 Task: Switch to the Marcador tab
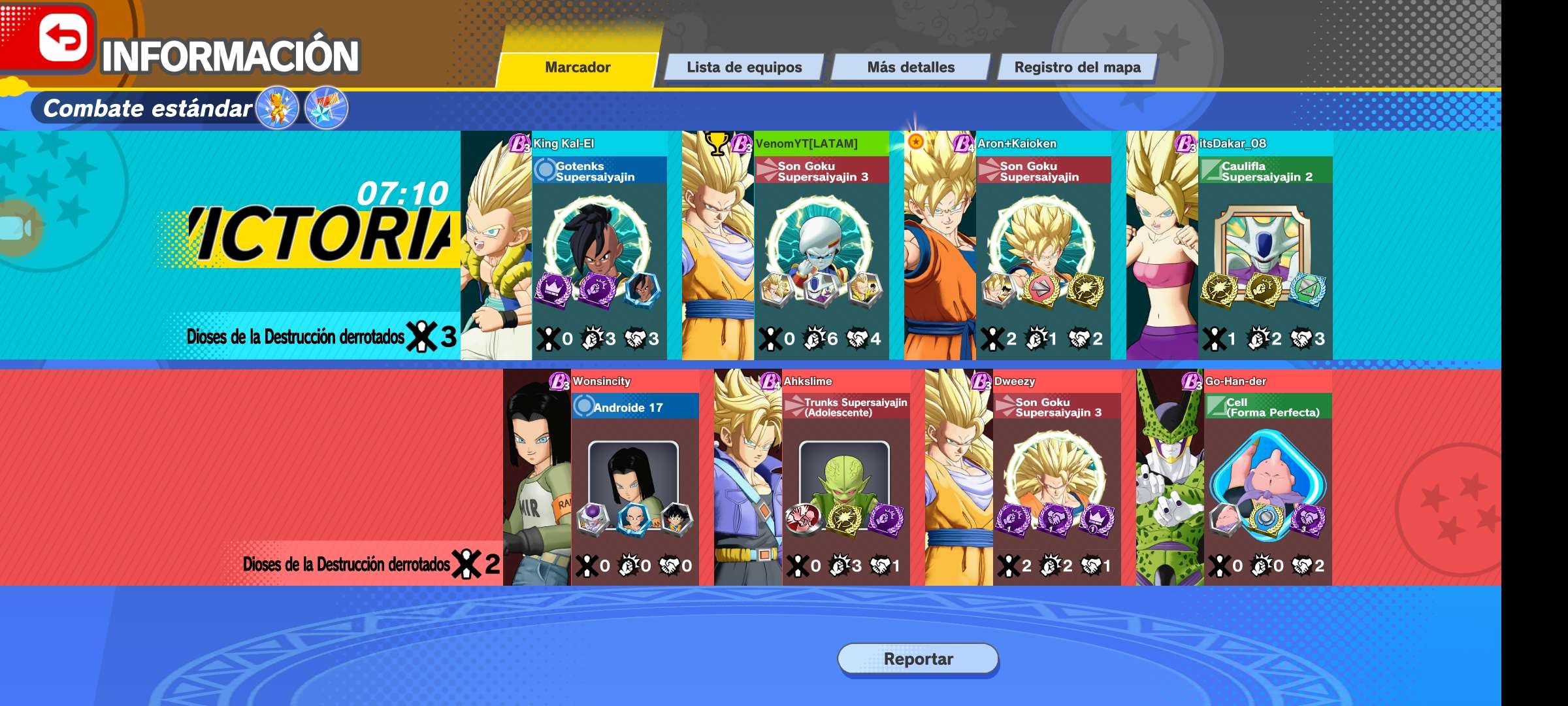[x=578, y=67]
